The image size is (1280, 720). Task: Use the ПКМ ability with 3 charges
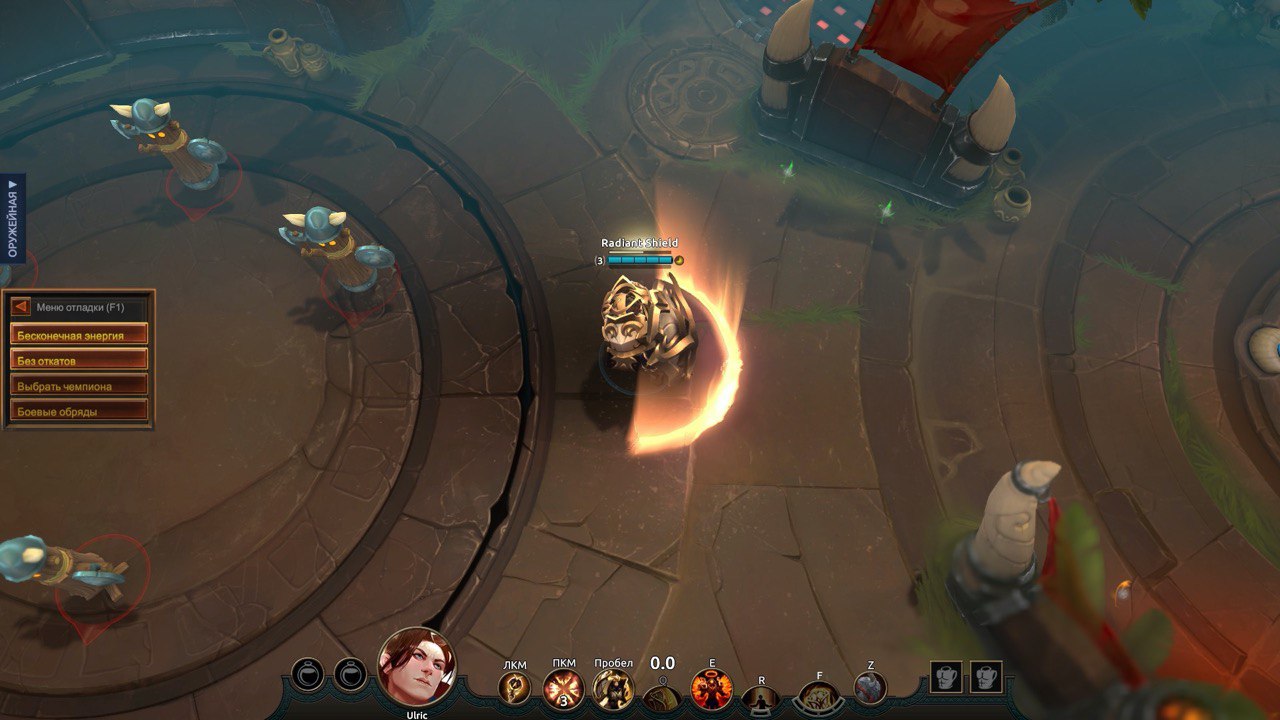563,688
